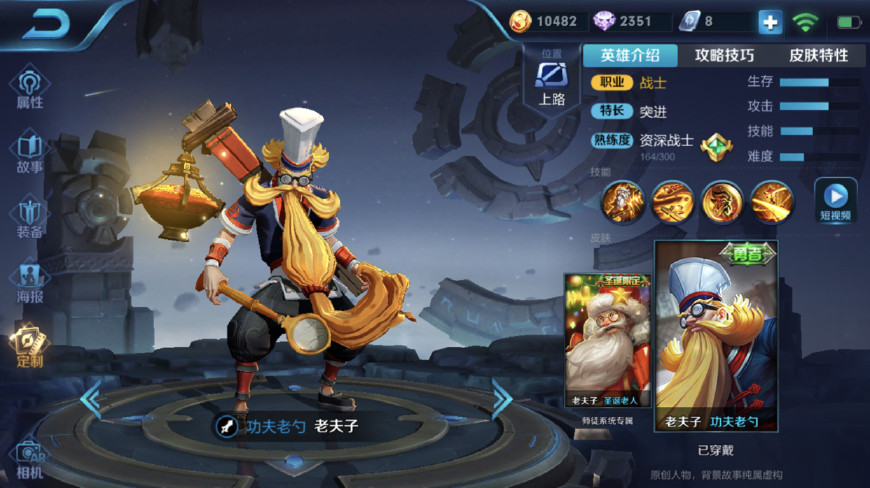Viewport: 870px width, 488px height.
Task: Click the 上路 lane position badge
Action: click(x=552, y=80)
